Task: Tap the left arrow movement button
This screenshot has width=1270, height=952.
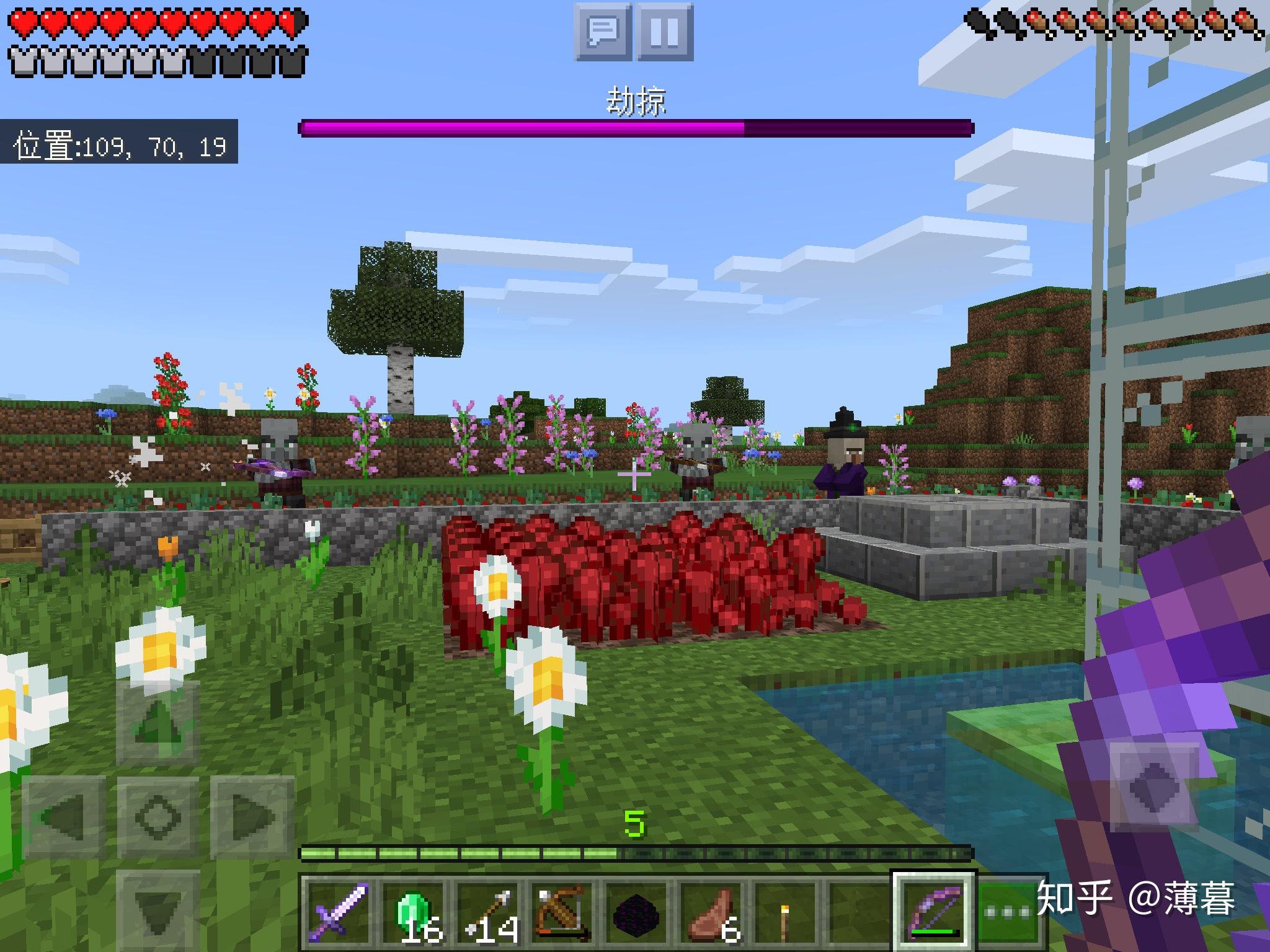Action: pos(64,816)
